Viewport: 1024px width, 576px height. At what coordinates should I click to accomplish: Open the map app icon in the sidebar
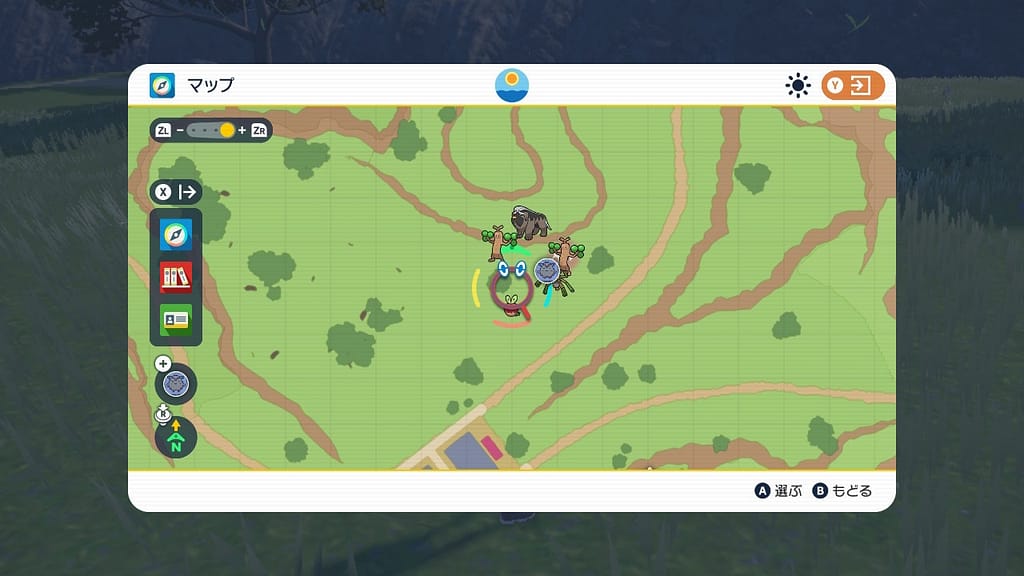176,235
